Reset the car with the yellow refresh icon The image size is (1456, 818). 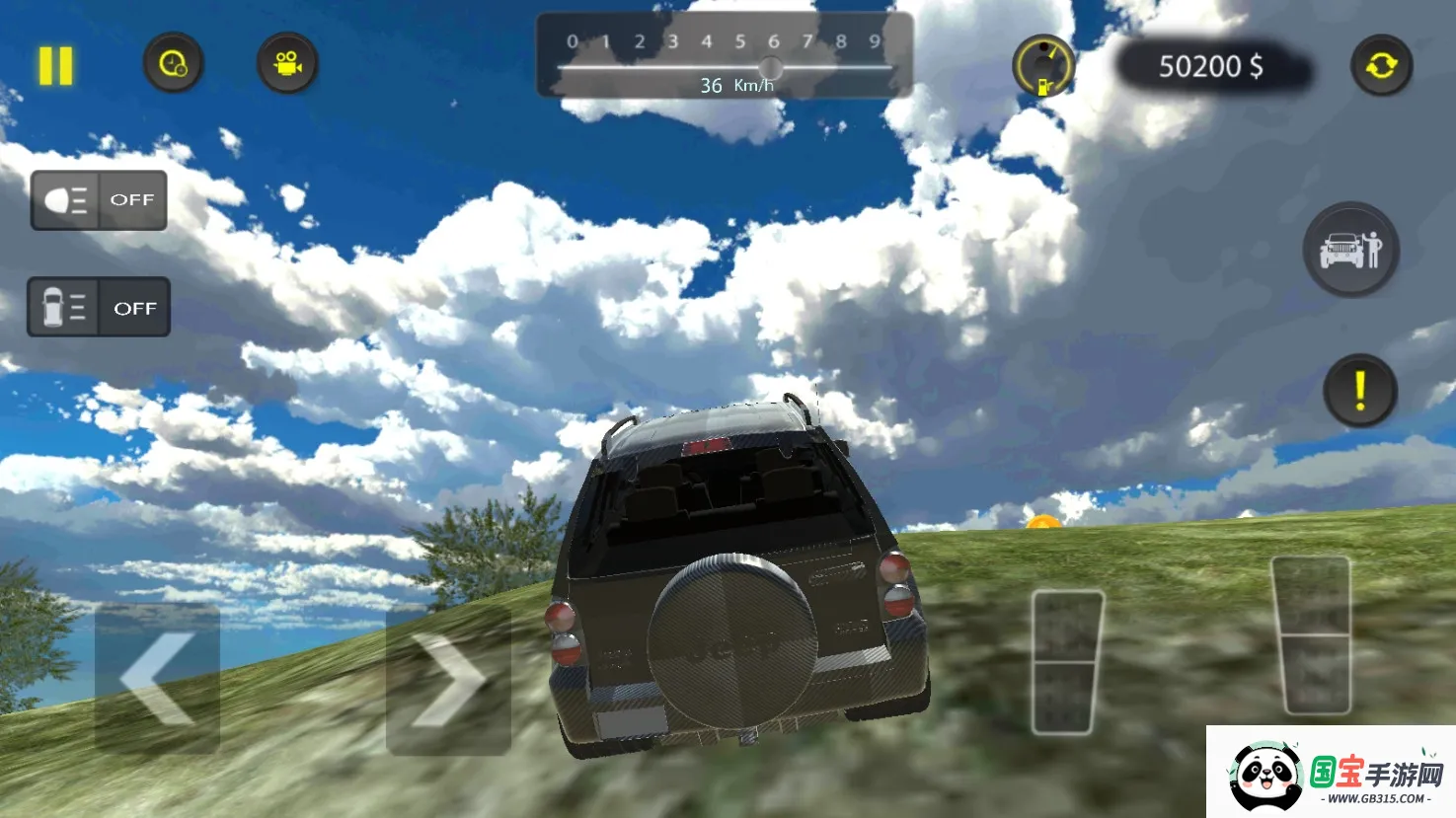[1381, 66]
